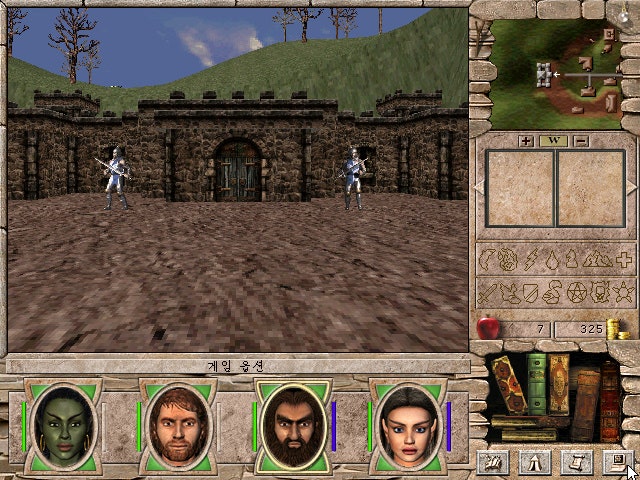Select the green-skinned female party member portrait
The height and width of the screenshot is (480, 640).
point(62,425)
